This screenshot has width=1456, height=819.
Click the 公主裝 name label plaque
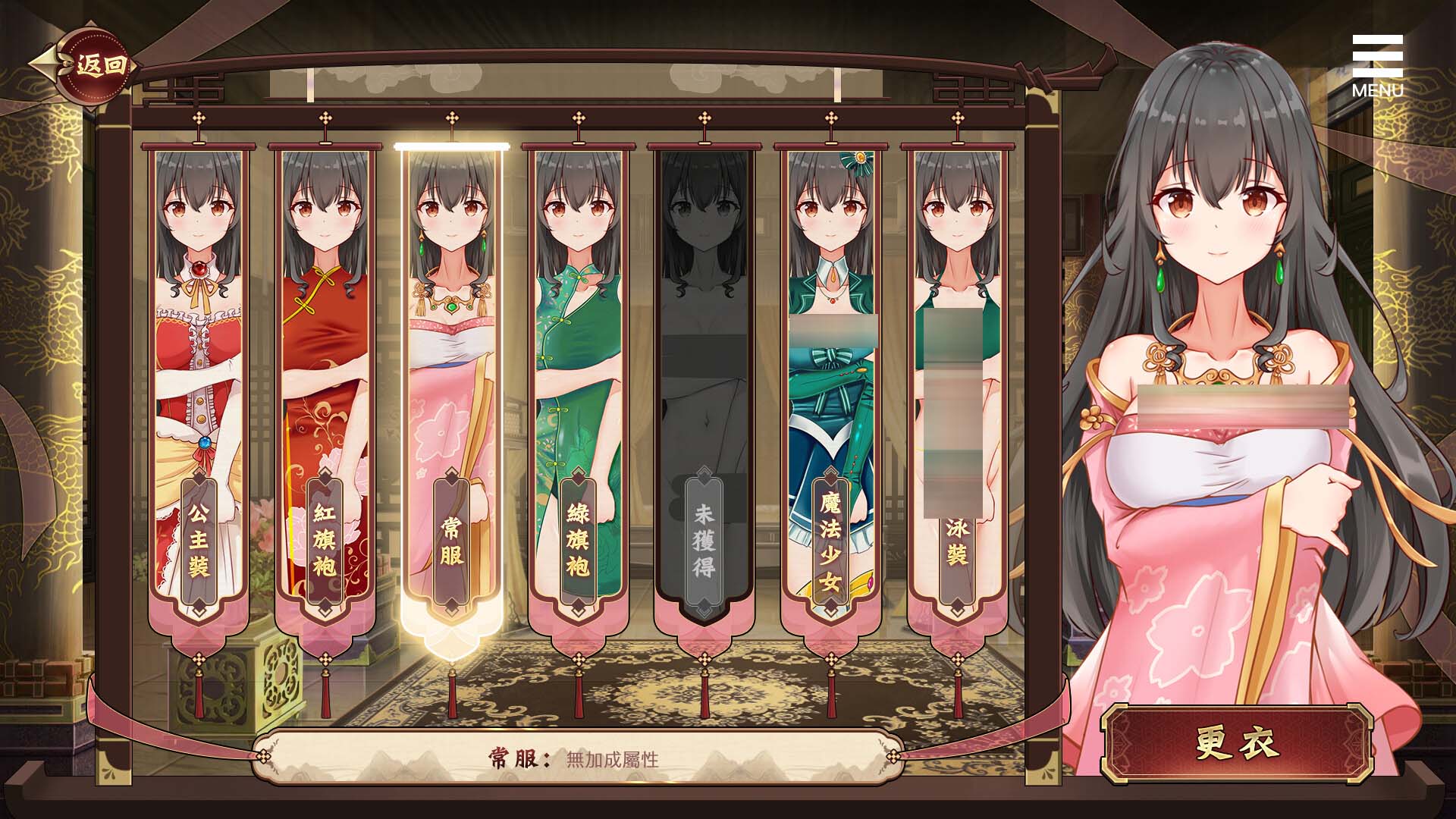pos(197,538)
